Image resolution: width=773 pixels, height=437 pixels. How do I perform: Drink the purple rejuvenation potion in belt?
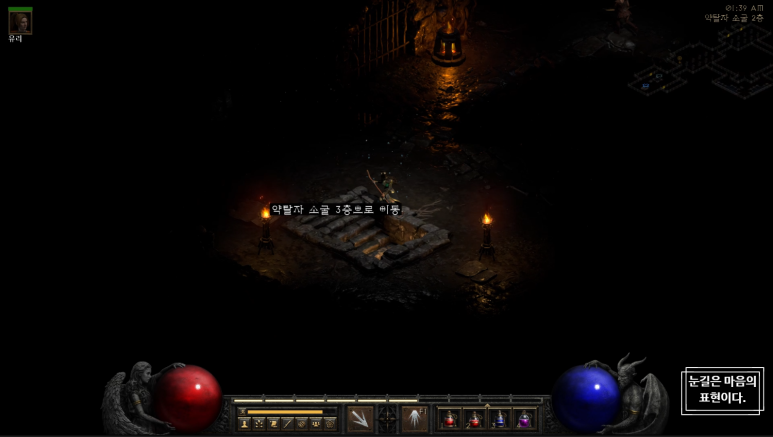[x=524, y=420]
